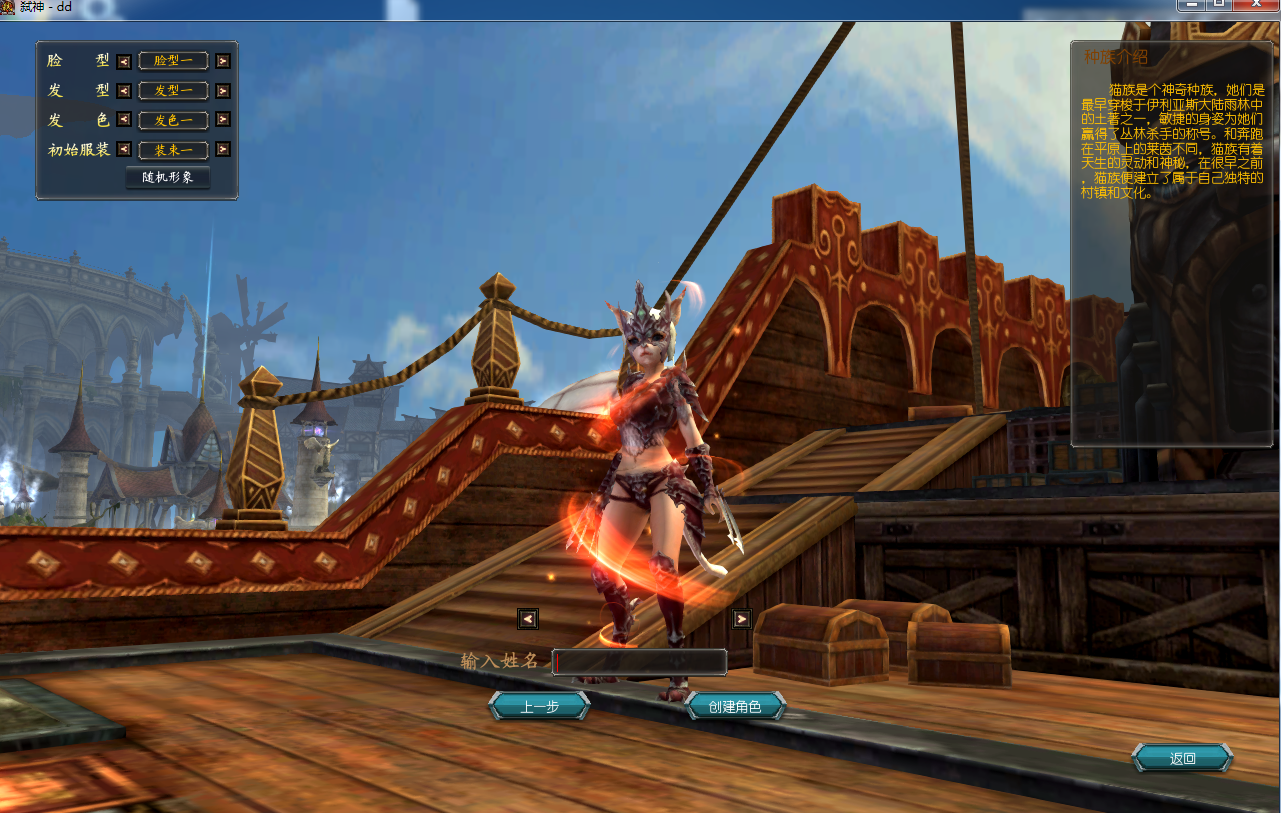This screenshot has height=813, width=1281.
Task: Switch to the next hairstyle
Action: click(x=223, y=91)
